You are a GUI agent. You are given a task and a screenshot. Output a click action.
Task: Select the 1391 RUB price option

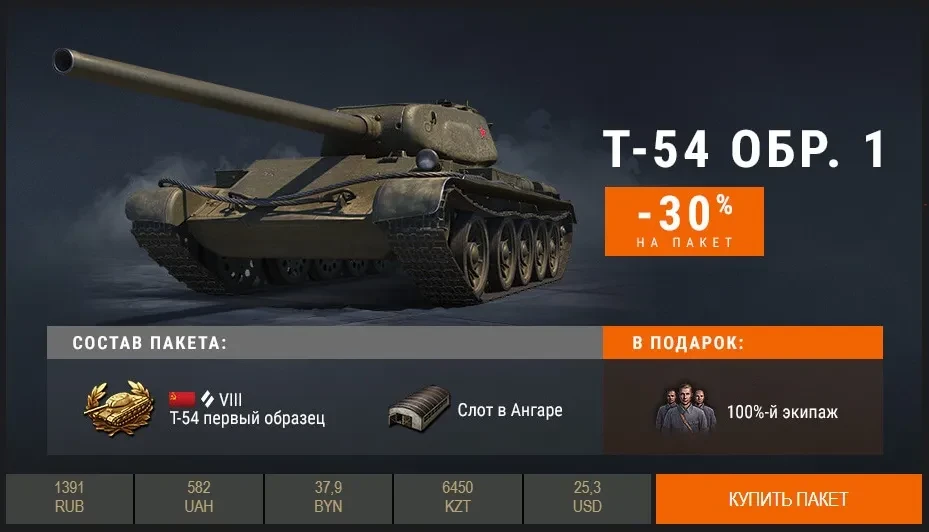pyautogui.click(x=69, y=498)
